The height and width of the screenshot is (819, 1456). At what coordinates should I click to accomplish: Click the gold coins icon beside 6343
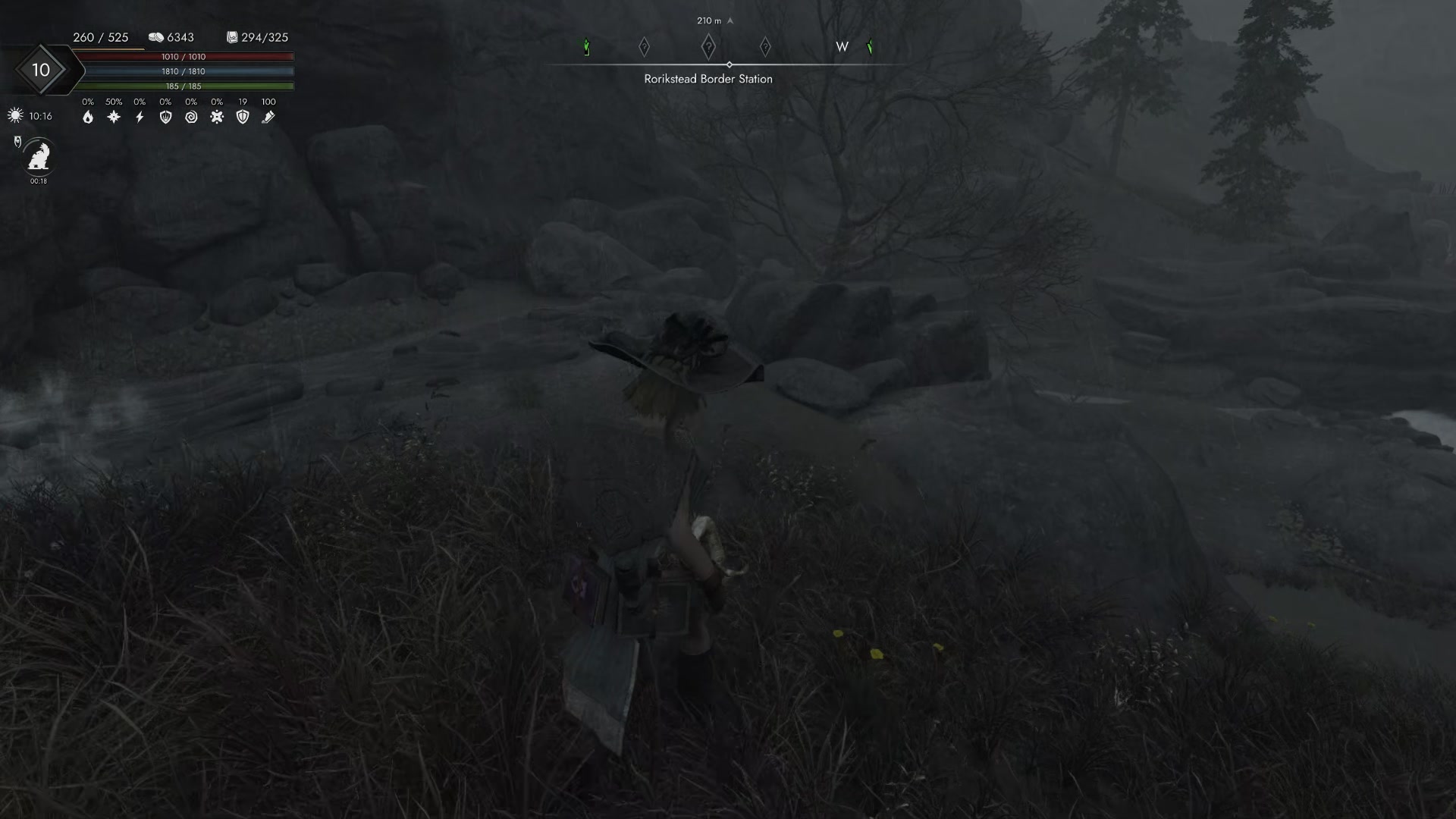click(x=155, y=36)
